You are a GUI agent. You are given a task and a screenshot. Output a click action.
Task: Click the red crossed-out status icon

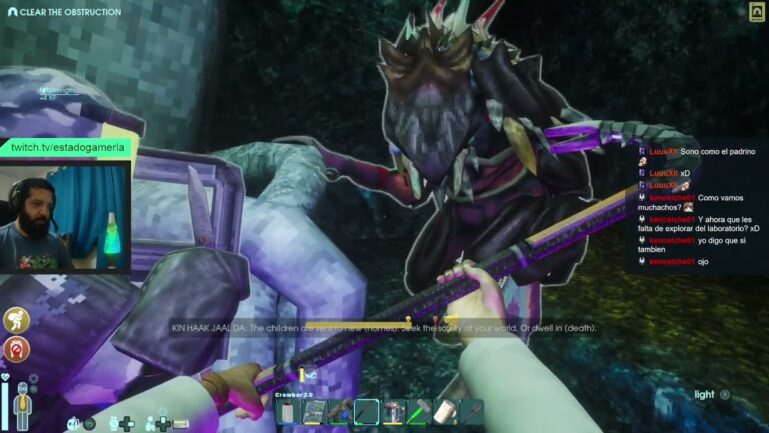(x=16, y=349)
